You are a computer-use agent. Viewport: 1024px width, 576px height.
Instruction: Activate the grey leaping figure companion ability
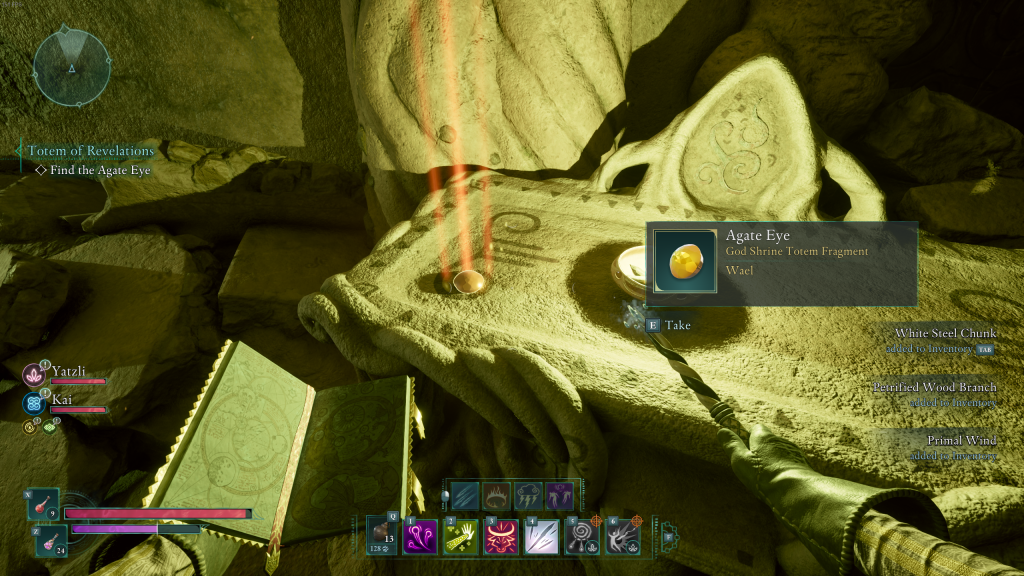623,536
